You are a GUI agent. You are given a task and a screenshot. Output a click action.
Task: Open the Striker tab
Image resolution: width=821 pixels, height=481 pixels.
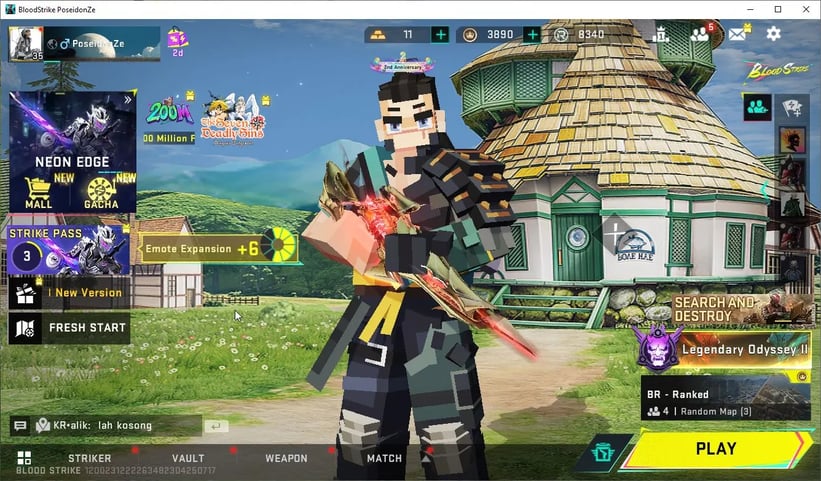[90, 458]
